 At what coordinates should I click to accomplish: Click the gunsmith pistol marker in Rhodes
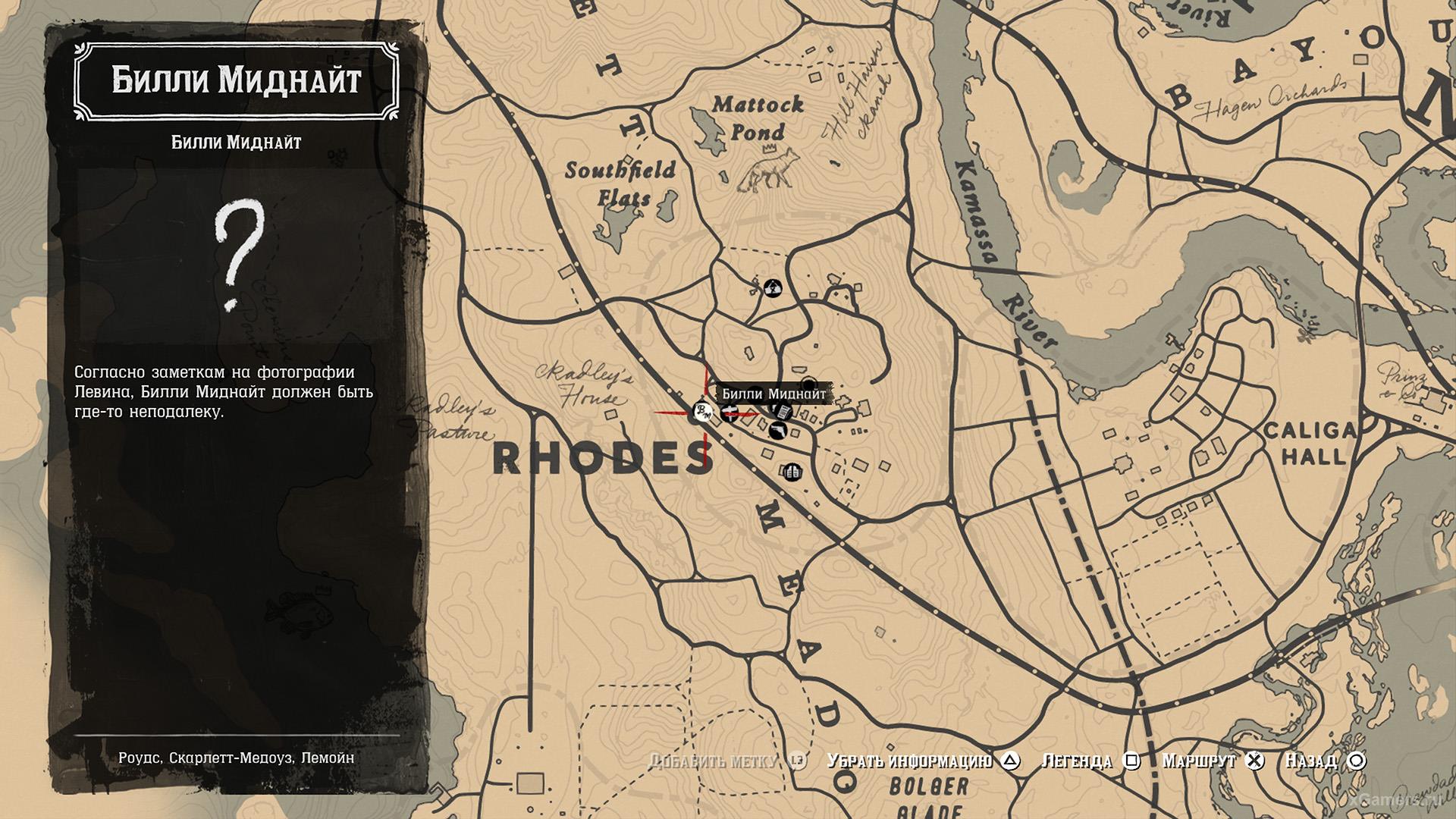[x=777, y=431]
